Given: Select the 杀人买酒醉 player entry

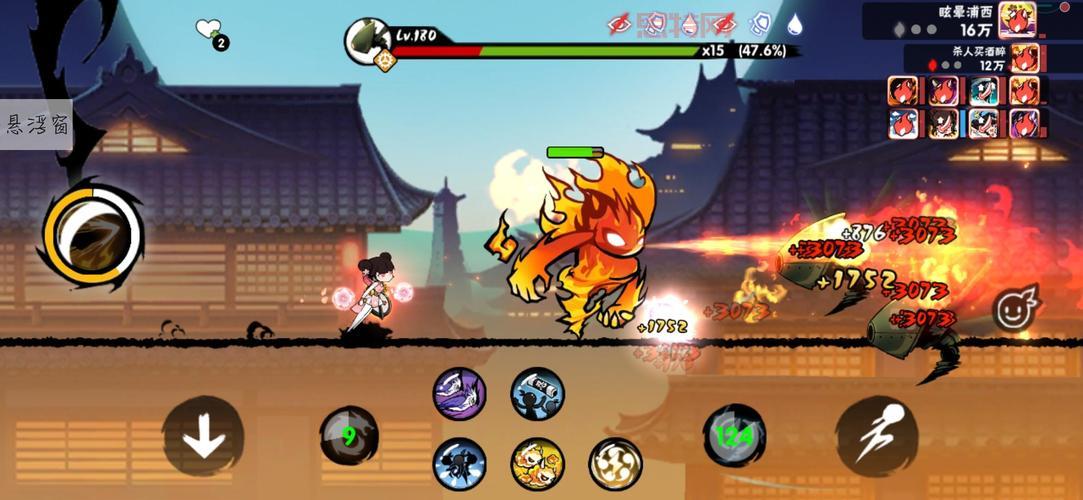Looking at the screenshot, I should coord(976,59).
